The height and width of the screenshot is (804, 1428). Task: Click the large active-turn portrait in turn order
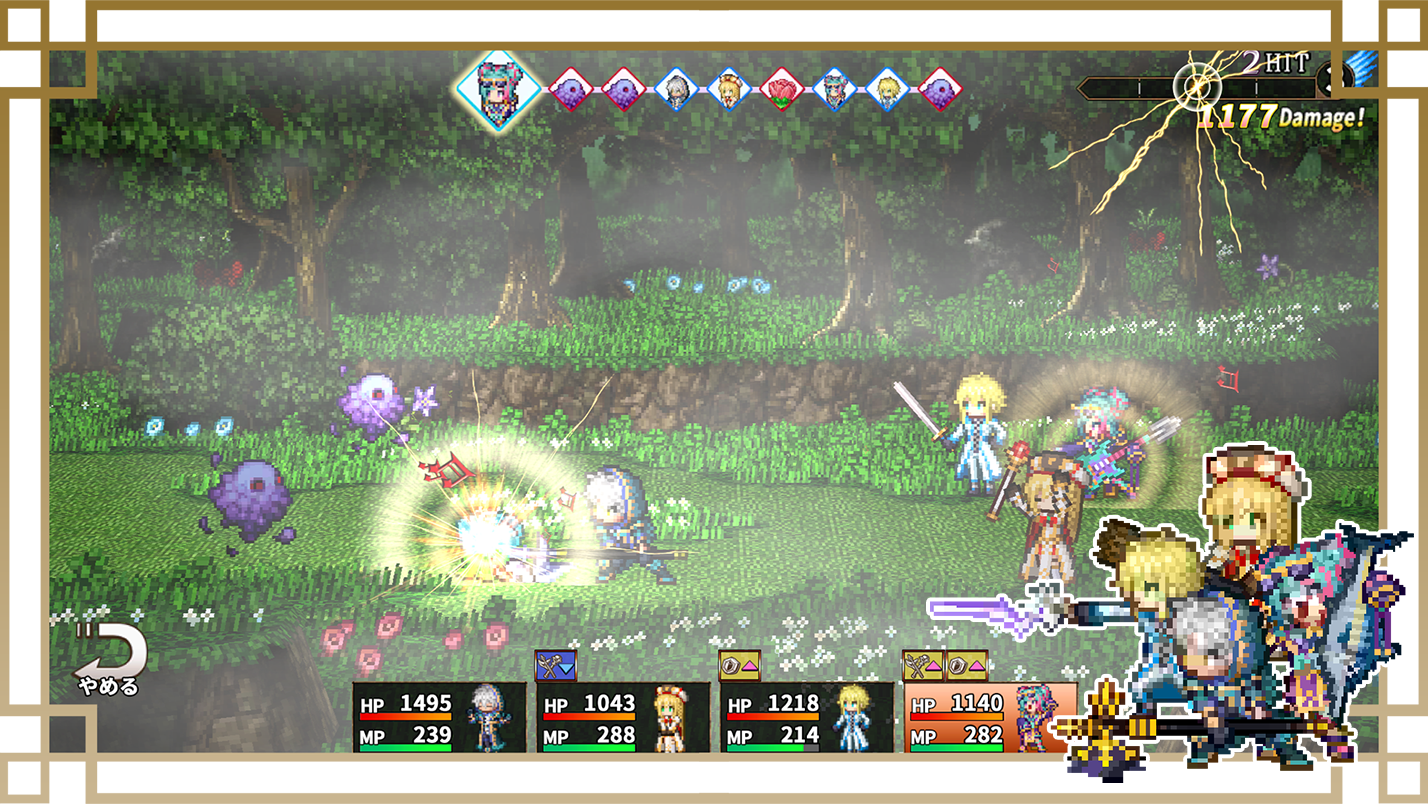498,90
